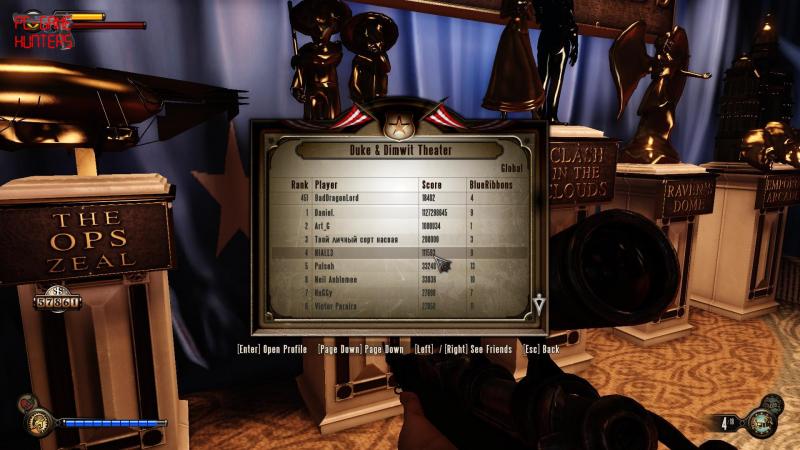Click the leaderboard scroll-down arrow

click(538, 304)
